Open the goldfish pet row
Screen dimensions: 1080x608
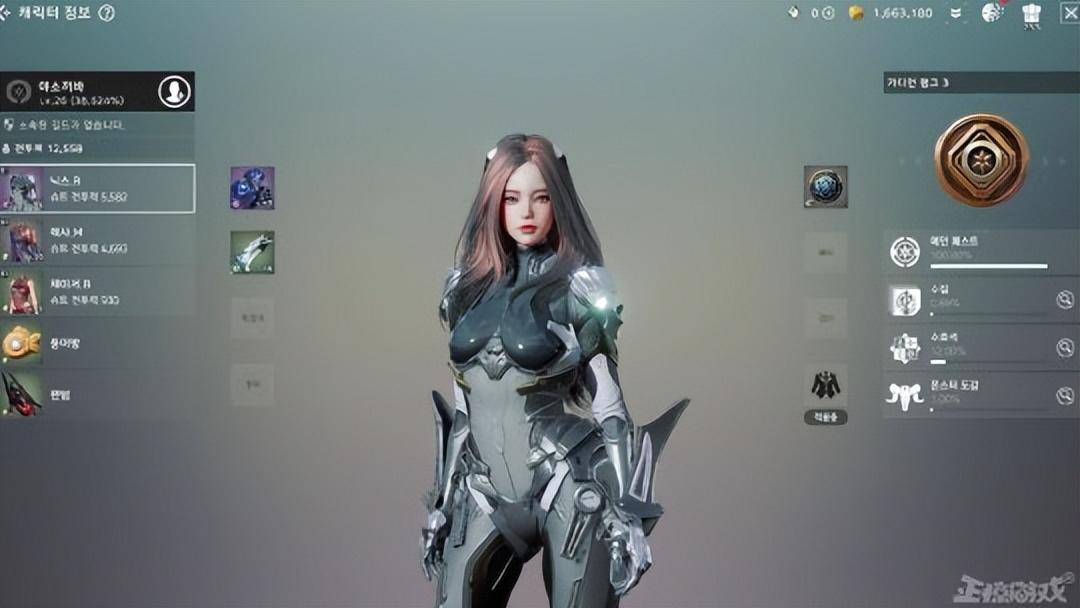pos(98,343)
